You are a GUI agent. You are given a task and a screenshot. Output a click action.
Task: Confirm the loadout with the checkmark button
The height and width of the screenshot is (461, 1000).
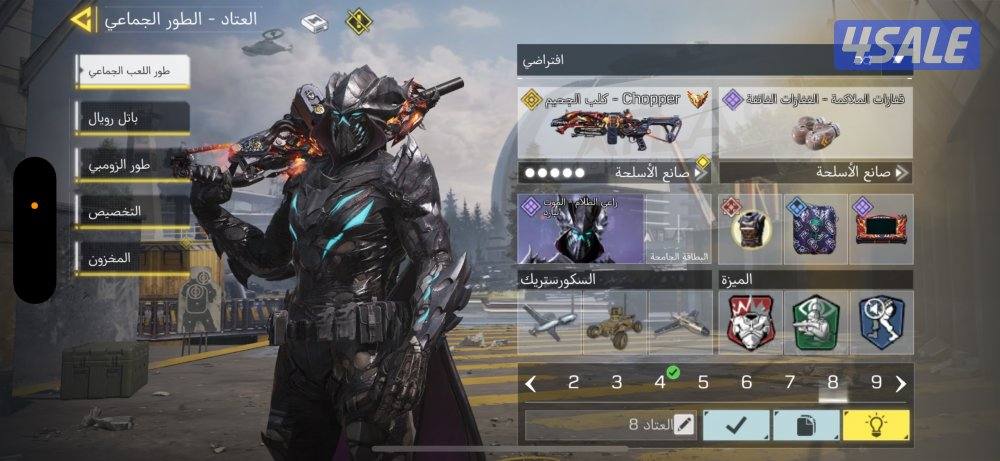735,425
